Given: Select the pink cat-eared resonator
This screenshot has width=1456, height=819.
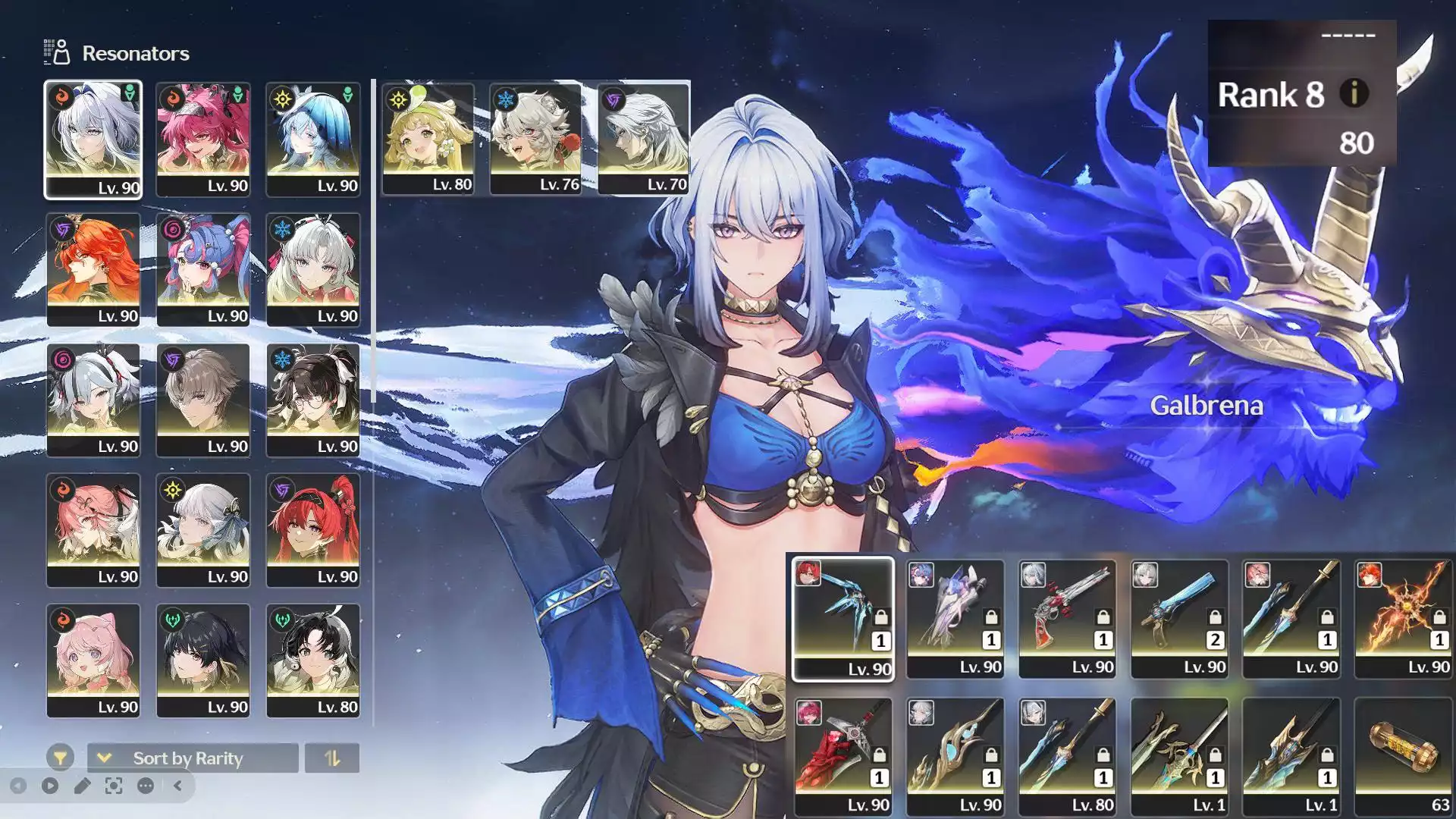Looking at the screenshot, I should pyautogui.click(x=93, y=660).
